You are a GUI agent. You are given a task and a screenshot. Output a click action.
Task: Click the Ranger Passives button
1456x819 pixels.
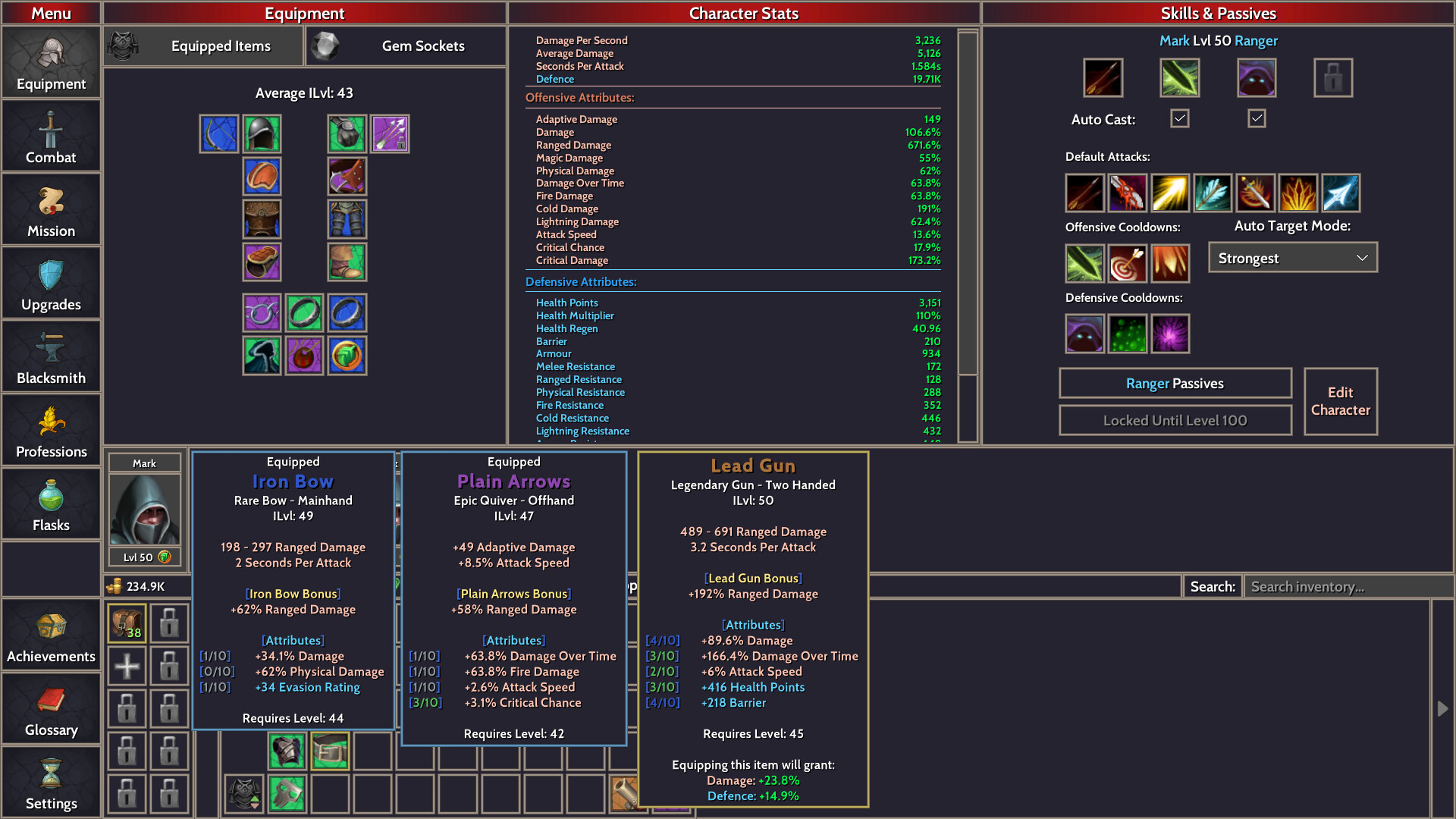(1175, 383)
